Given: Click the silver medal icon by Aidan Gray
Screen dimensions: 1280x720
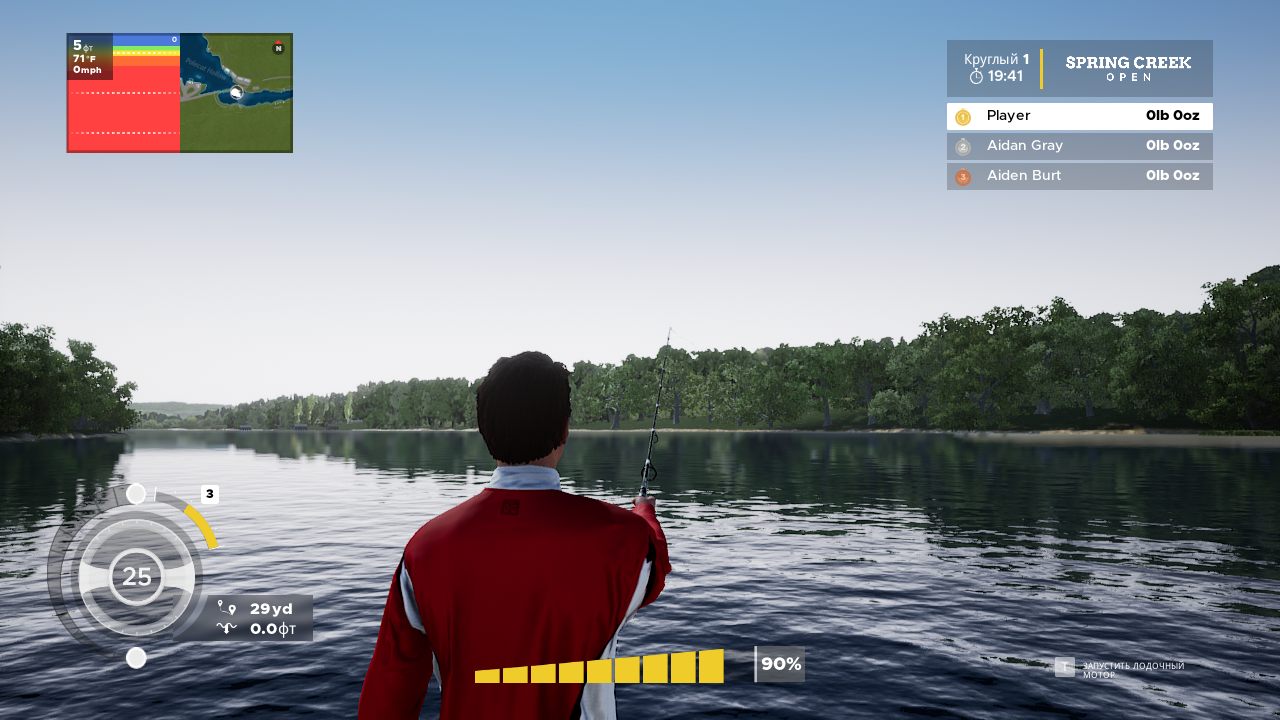Looking at the screenshot, I should pyautogui.click(x=963, y=146).
